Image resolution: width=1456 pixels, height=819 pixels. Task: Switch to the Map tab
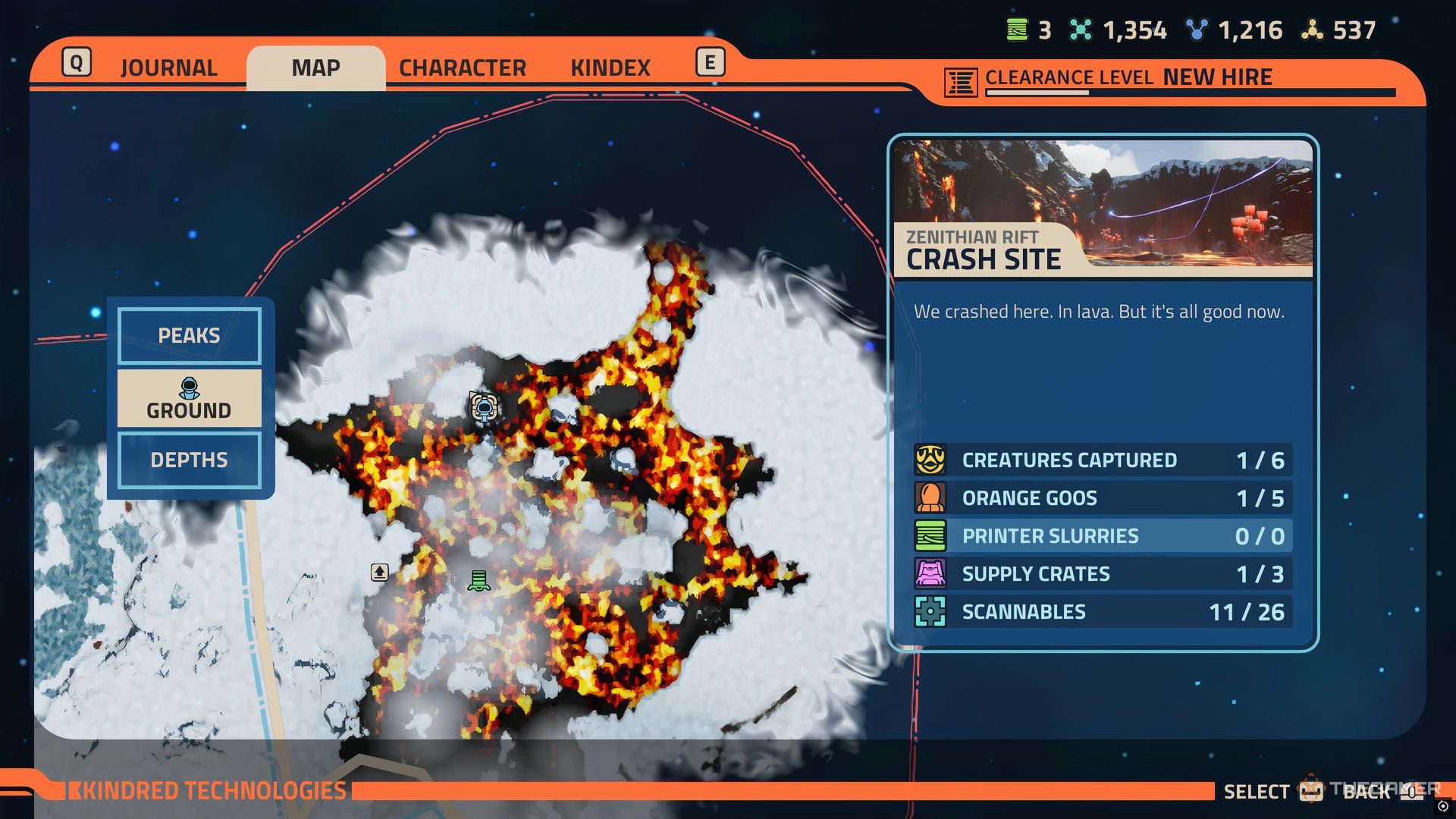[315, 68]
